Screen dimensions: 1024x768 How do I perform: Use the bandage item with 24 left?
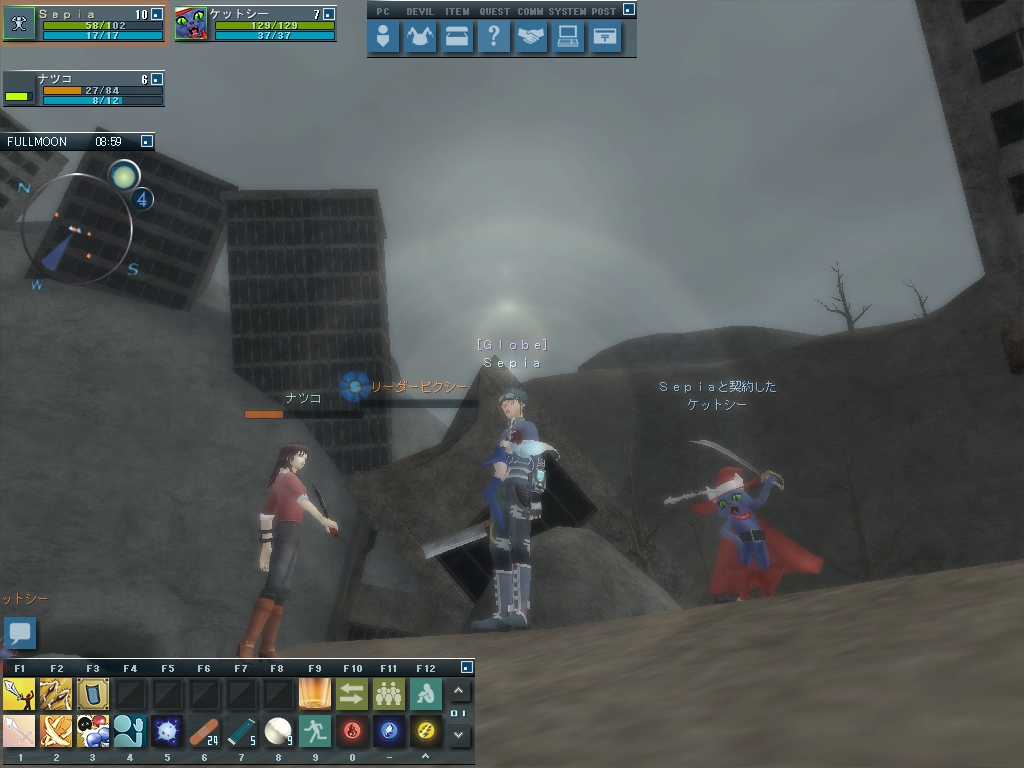click(x=204, y=731)
